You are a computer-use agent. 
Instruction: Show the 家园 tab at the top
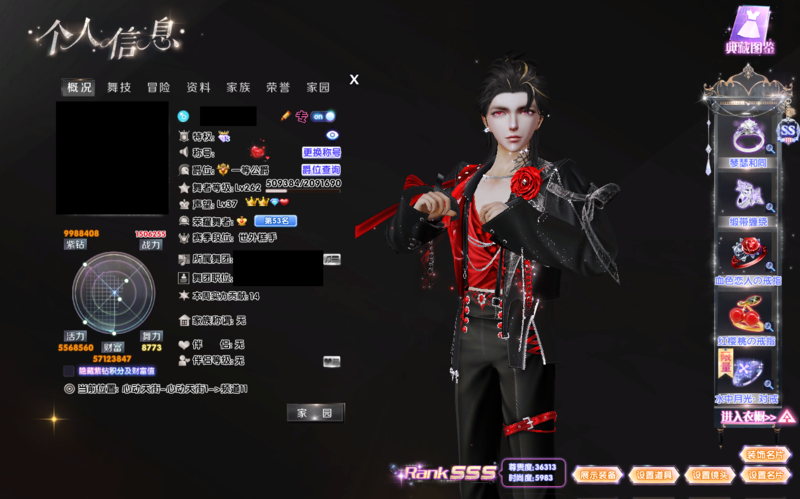pos(318,88)
